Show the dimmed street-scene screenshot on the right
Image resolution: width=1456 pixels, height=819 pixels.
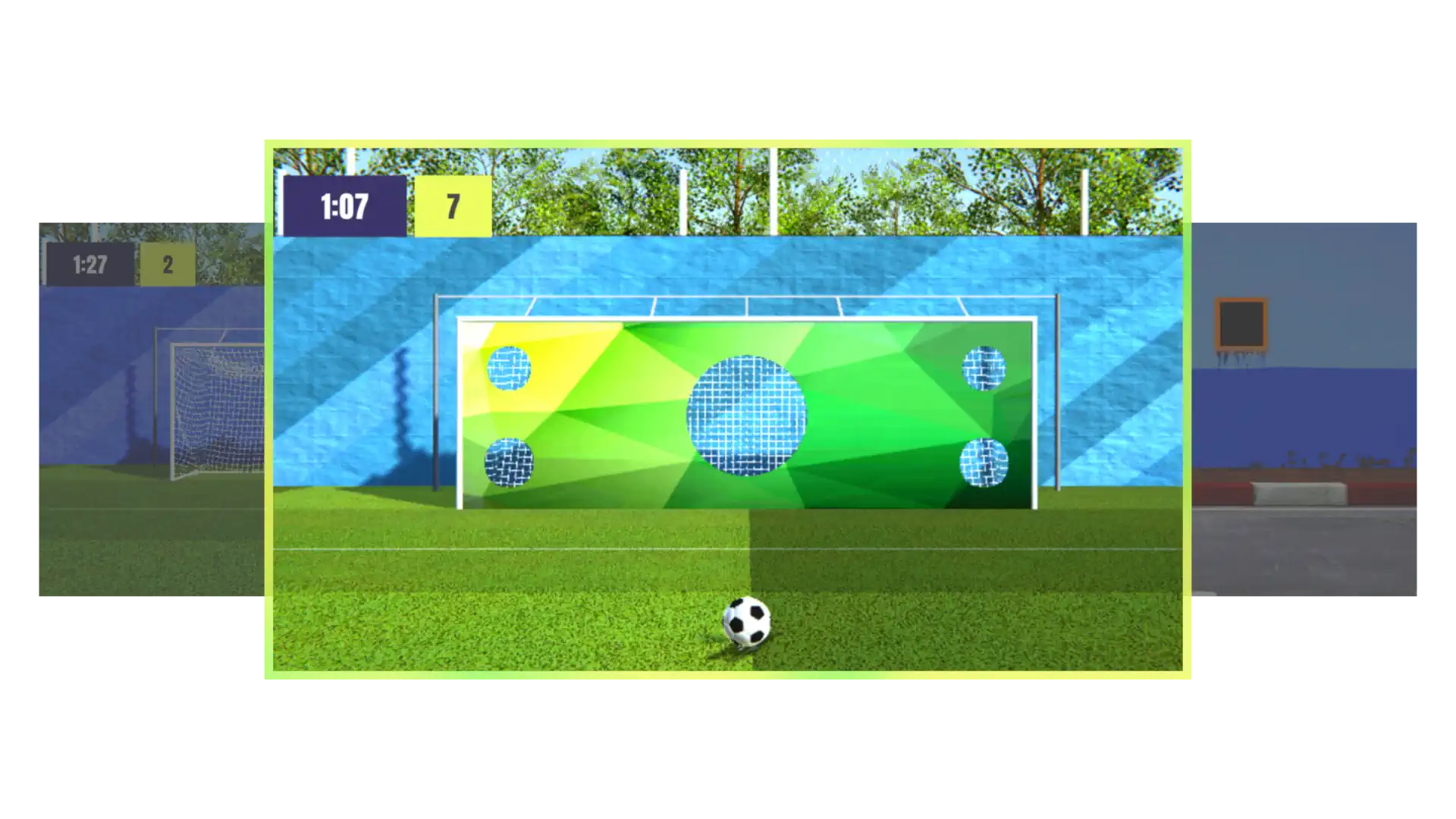pos(1306,409)
